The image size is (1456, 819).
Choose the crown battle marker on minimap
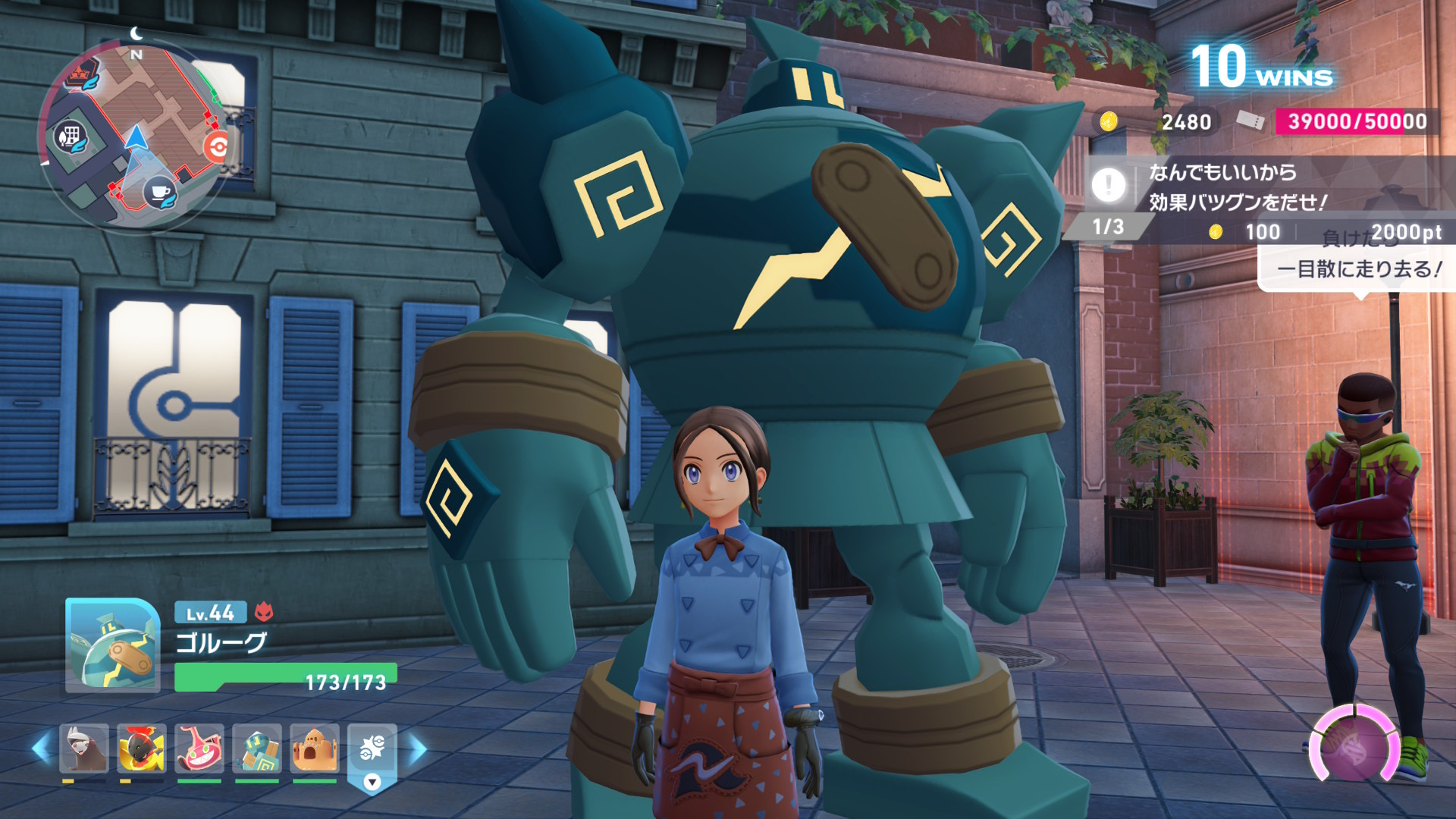[80, 77]
